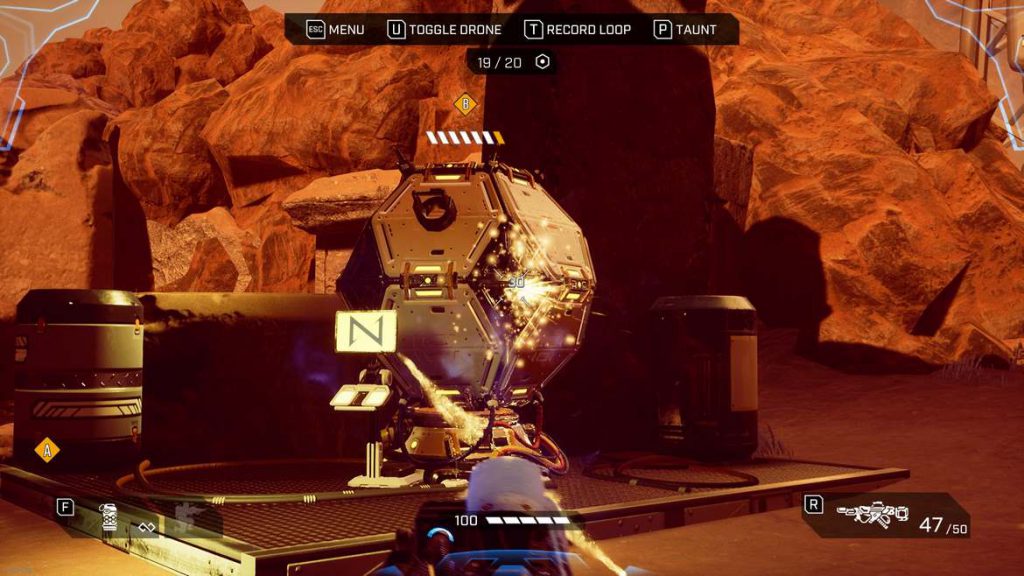Click objective marker B

[x=464, y=103]
